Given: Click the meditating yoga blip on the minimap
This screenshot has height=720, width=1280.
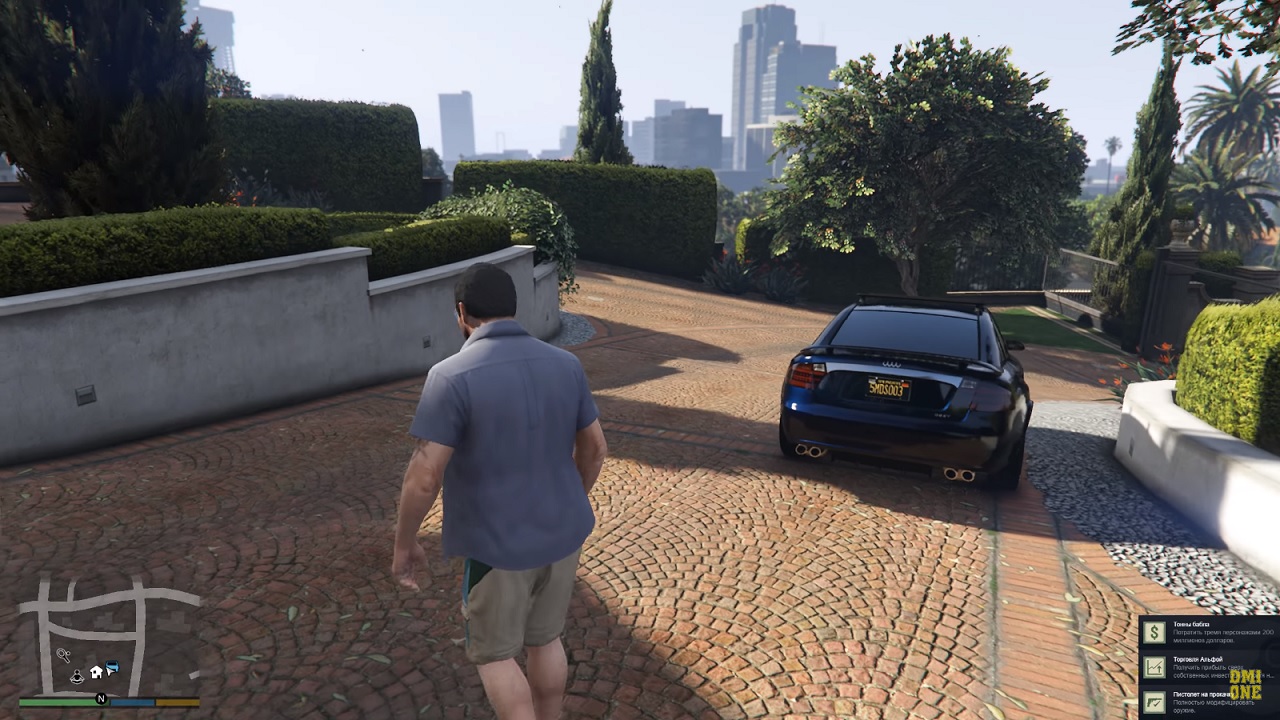Looking at the screenshot, I should [77, 676].
